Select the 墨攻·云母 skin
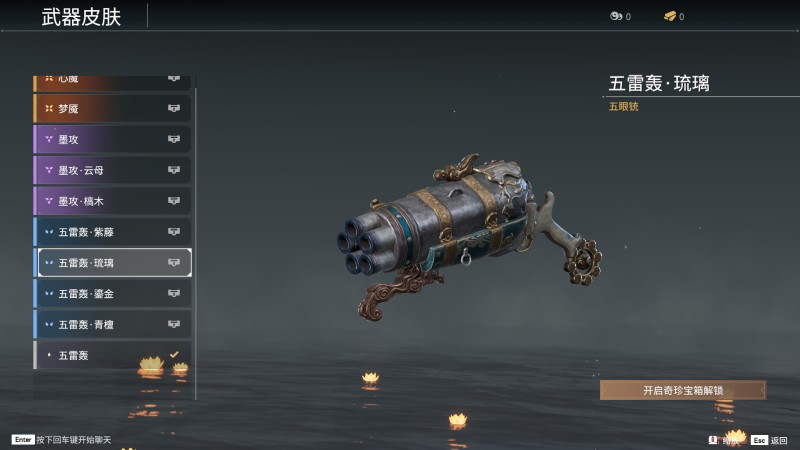800x450 pixels. (x=112, y=170)
